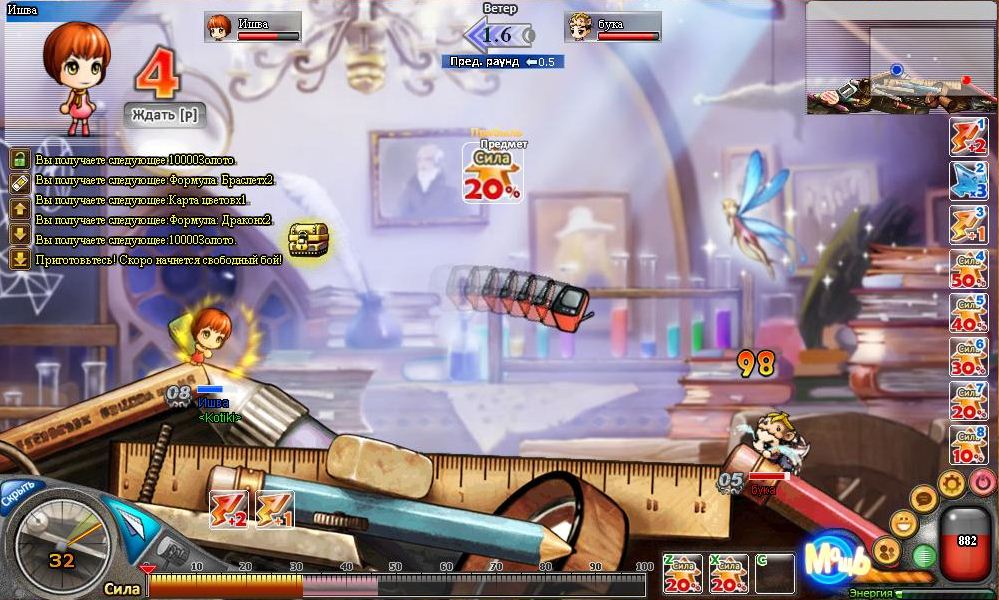Click the minimap in the corner
This screenshot has width=999, height=600.
pyautogui.click(x=901, y=59)
